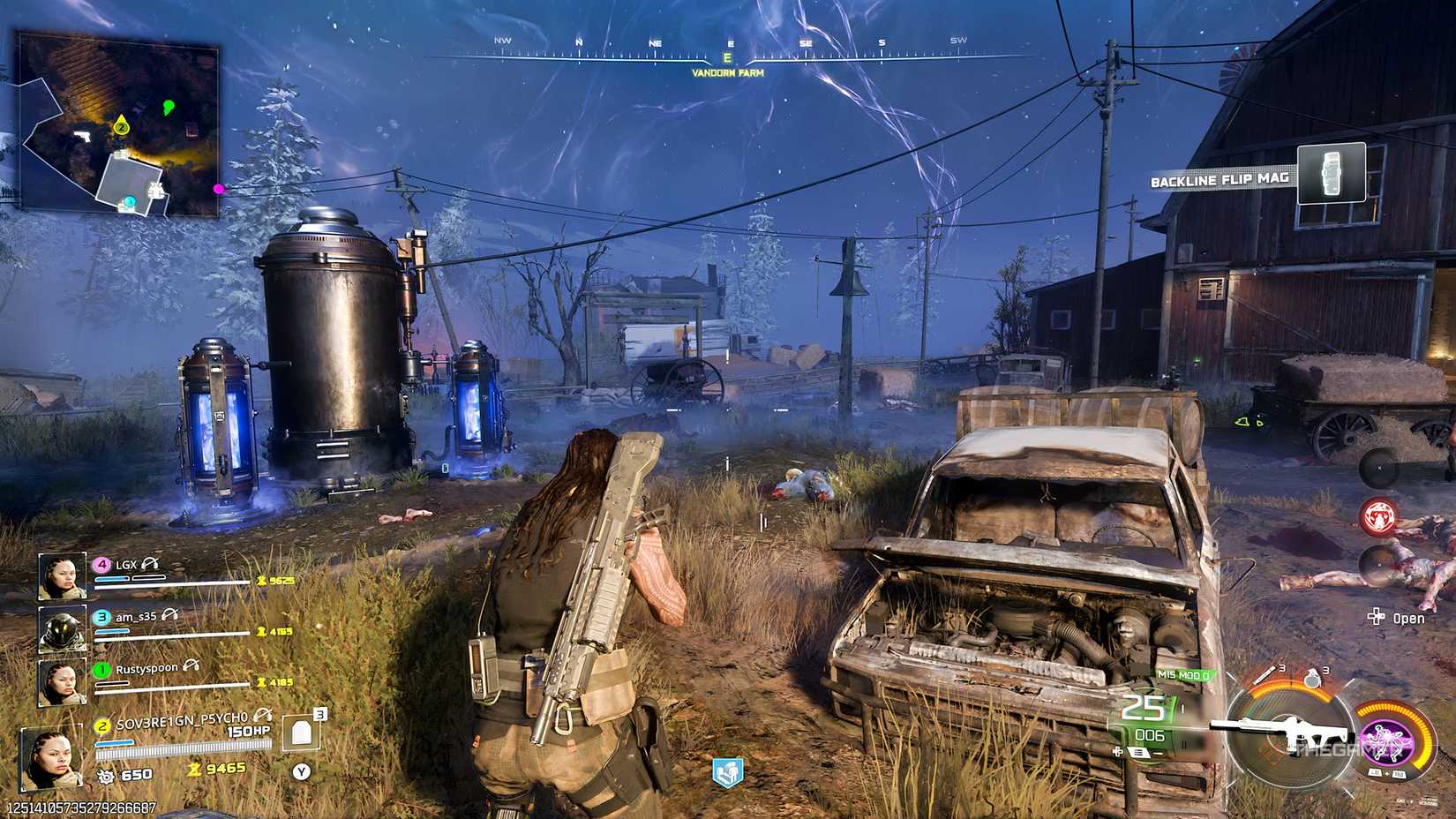Select the armor plate icon showing 3 charges
This screenshot has height=819, width=1456.
[x=299, y=732]
